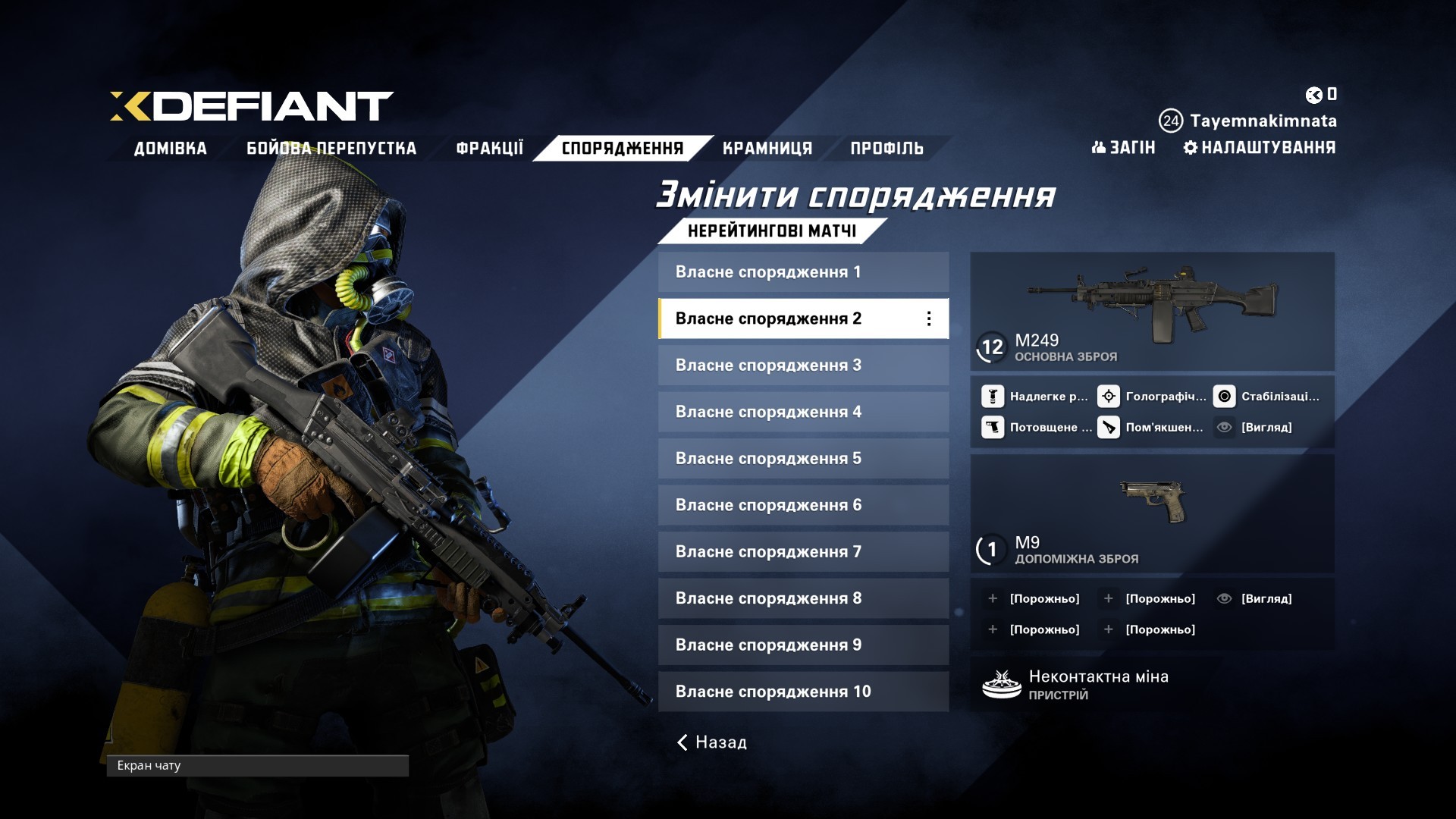Open the Фракції tab

[x=489, y=148]
